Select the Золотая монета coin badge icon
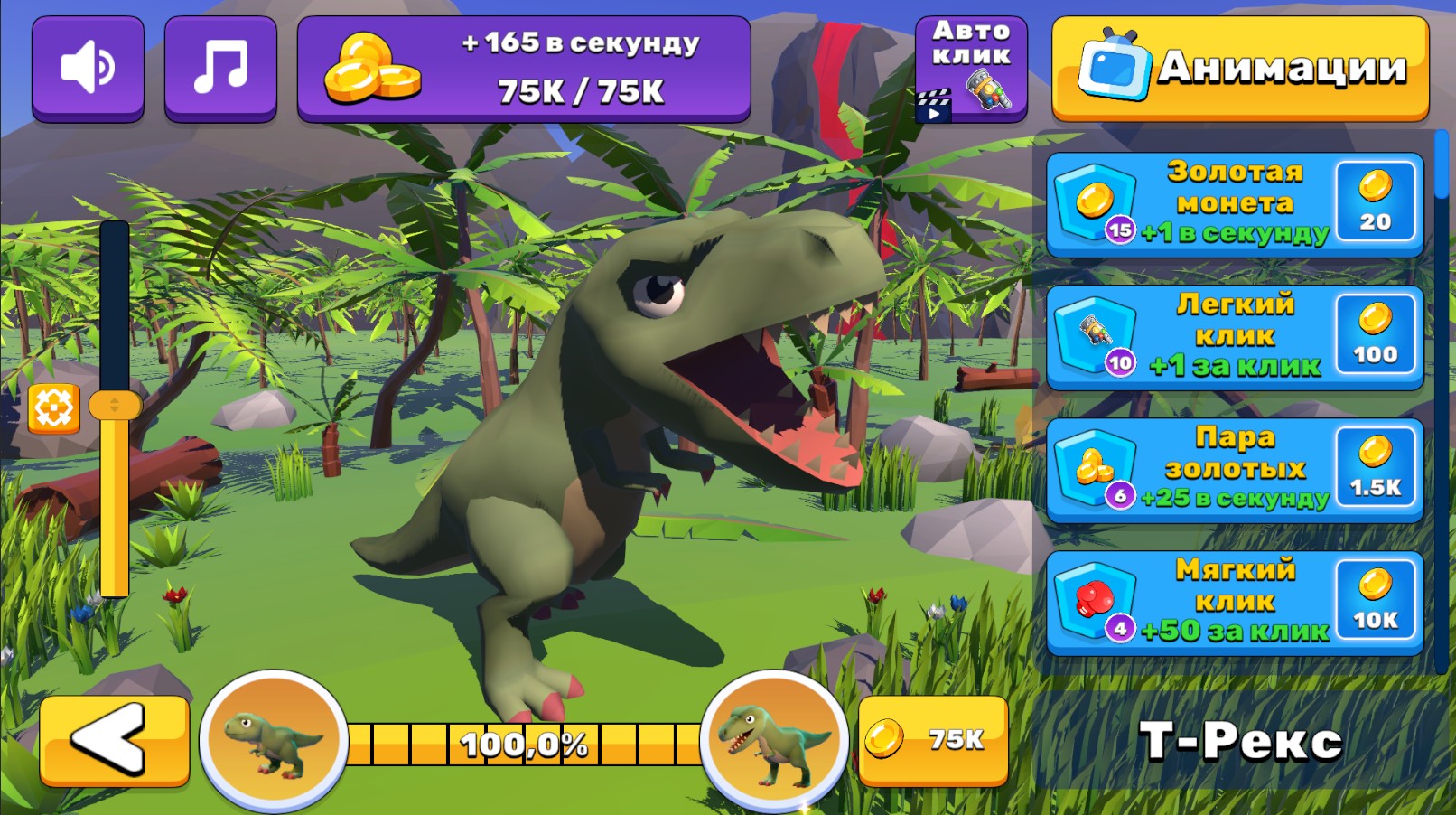Screen dimensions: 1456x815 point(1096,201)
